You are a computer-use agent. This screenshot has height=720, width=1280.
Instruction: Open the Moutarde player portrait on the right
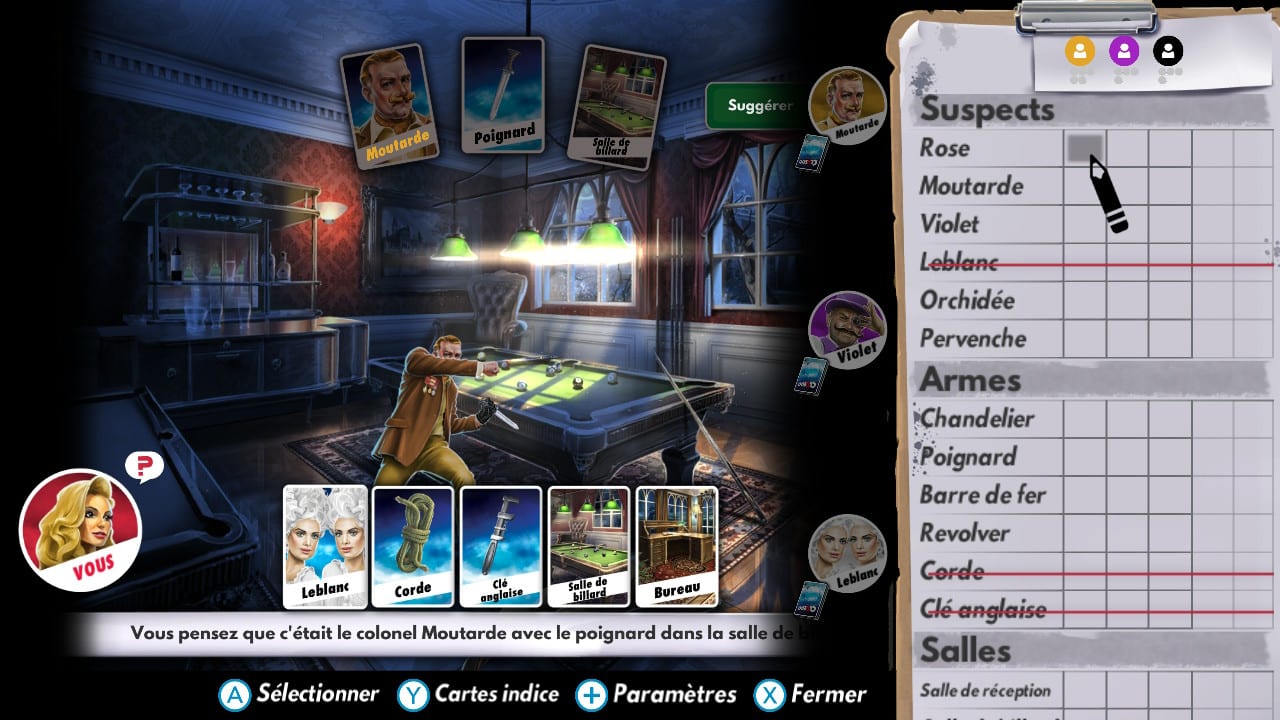(x=848, y=105)
